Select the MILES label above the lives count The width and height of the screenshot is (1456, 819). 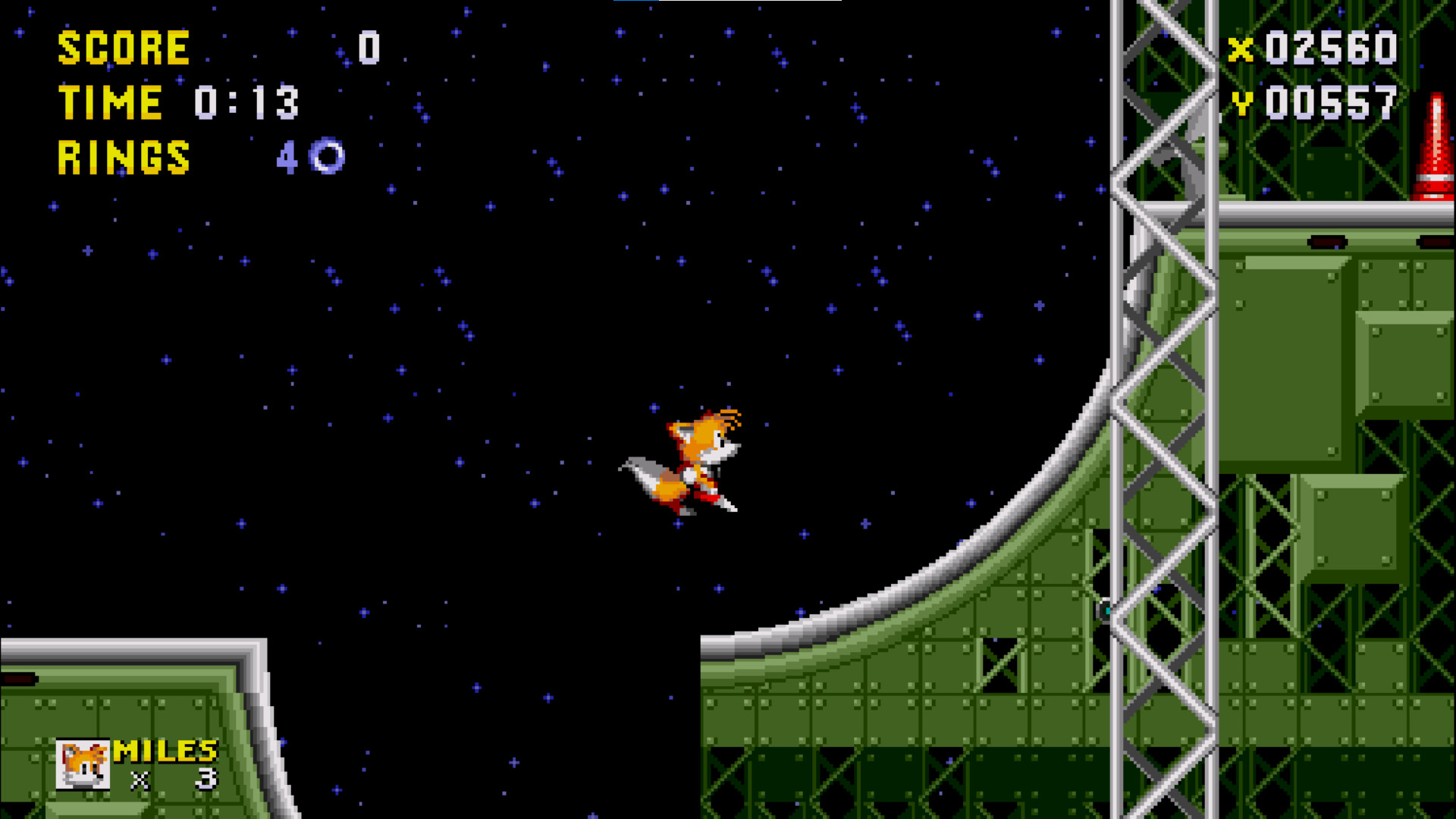(x=164, y=751)
